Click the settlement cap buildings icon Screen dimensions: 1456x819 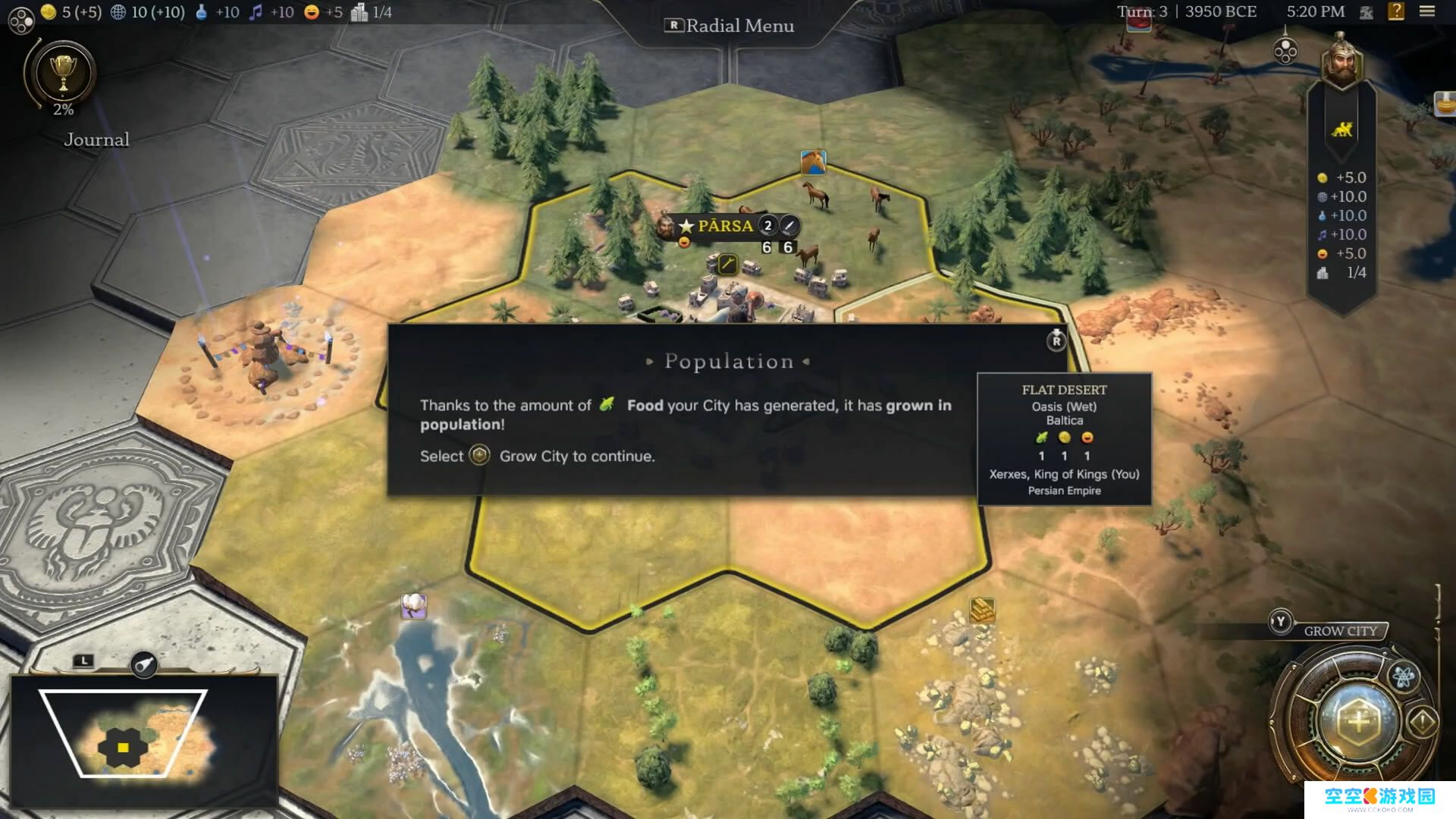pos(359,12)
